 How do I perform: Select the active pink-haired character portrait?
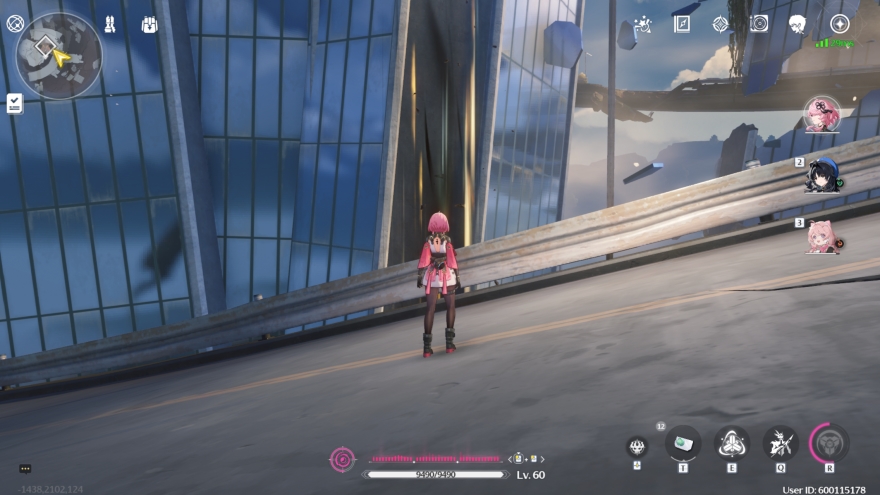[821, 114]
